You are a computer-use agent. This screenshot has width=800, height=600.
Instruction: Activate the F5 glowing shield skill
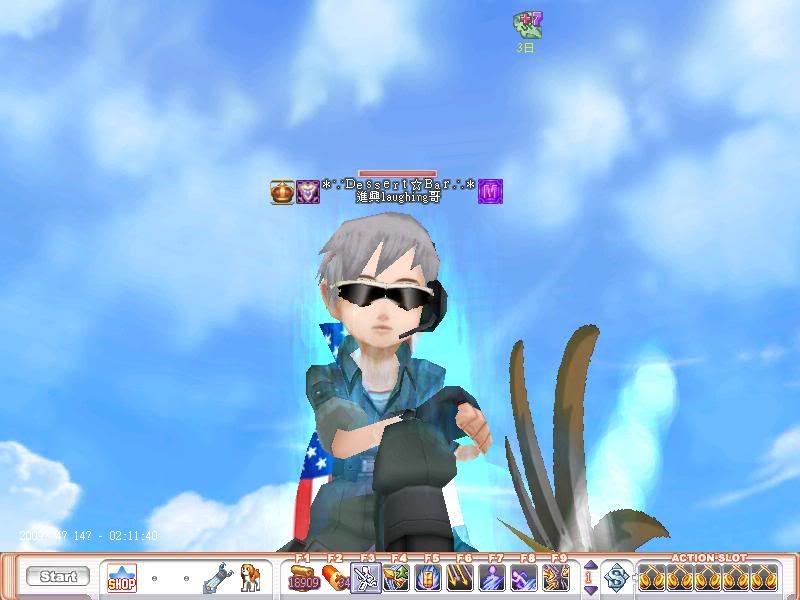(429, 577)
